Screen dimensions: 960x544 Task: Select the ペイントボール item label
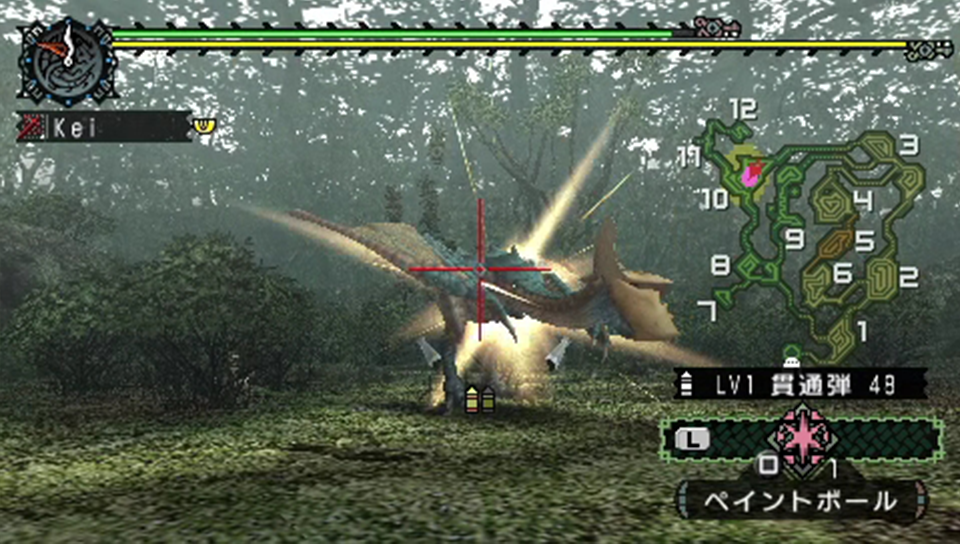801,501
